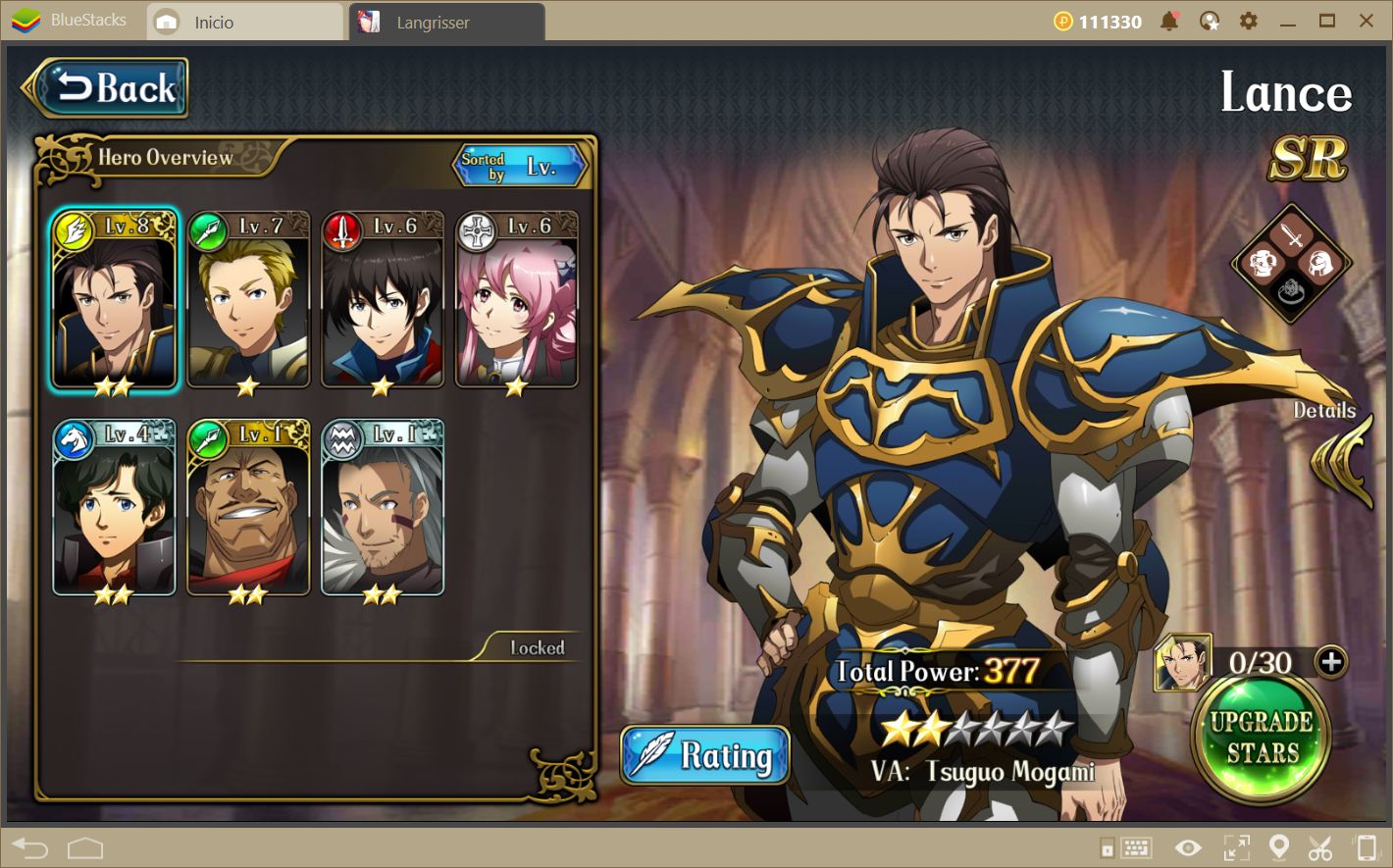
Task: Select the gray-haired Lv.1 hero card
Action: point(383,509)
